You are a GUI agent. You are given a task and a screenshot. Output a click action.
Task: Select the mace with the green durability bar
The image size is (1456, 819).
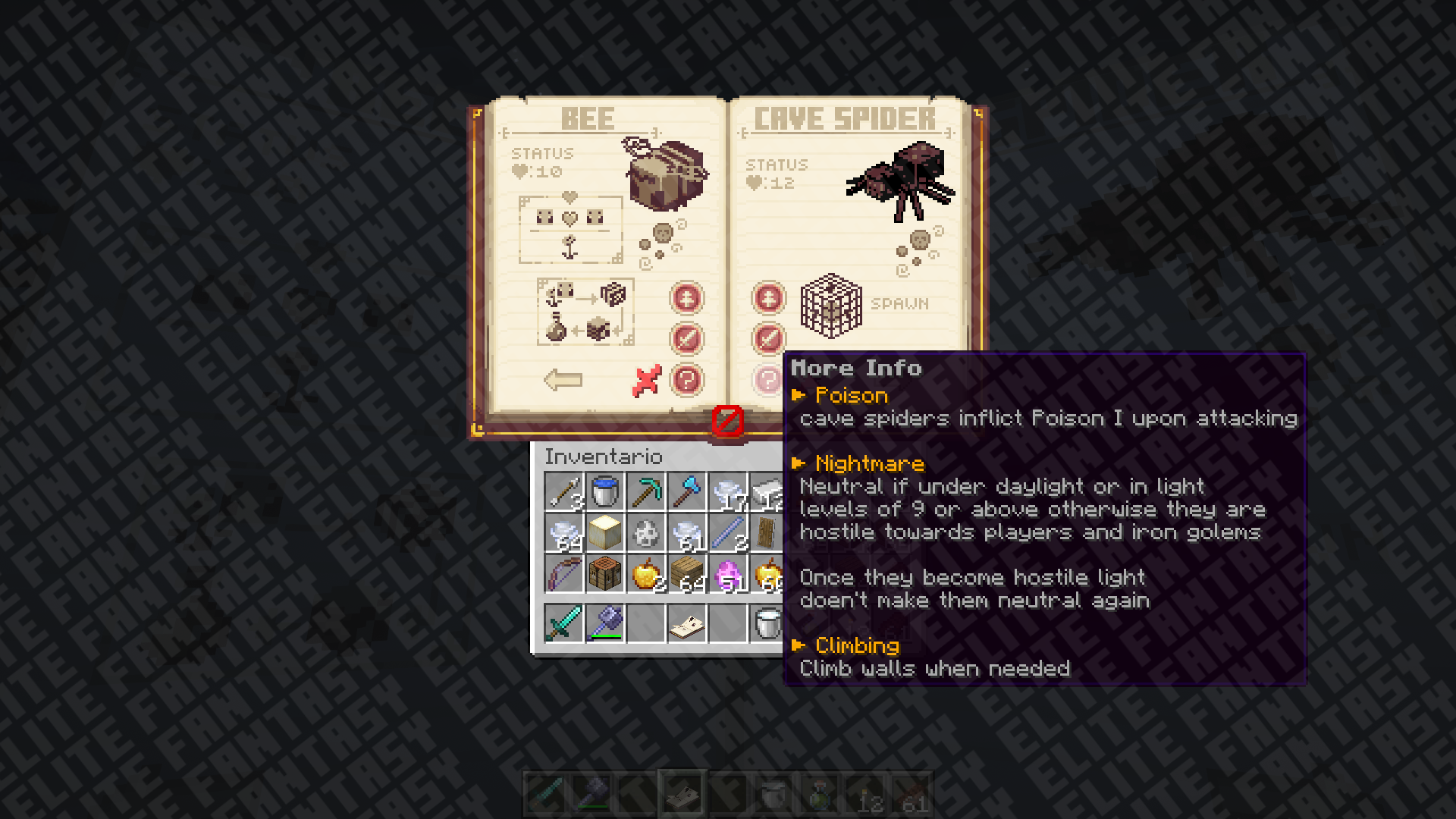tap(605, 624)
